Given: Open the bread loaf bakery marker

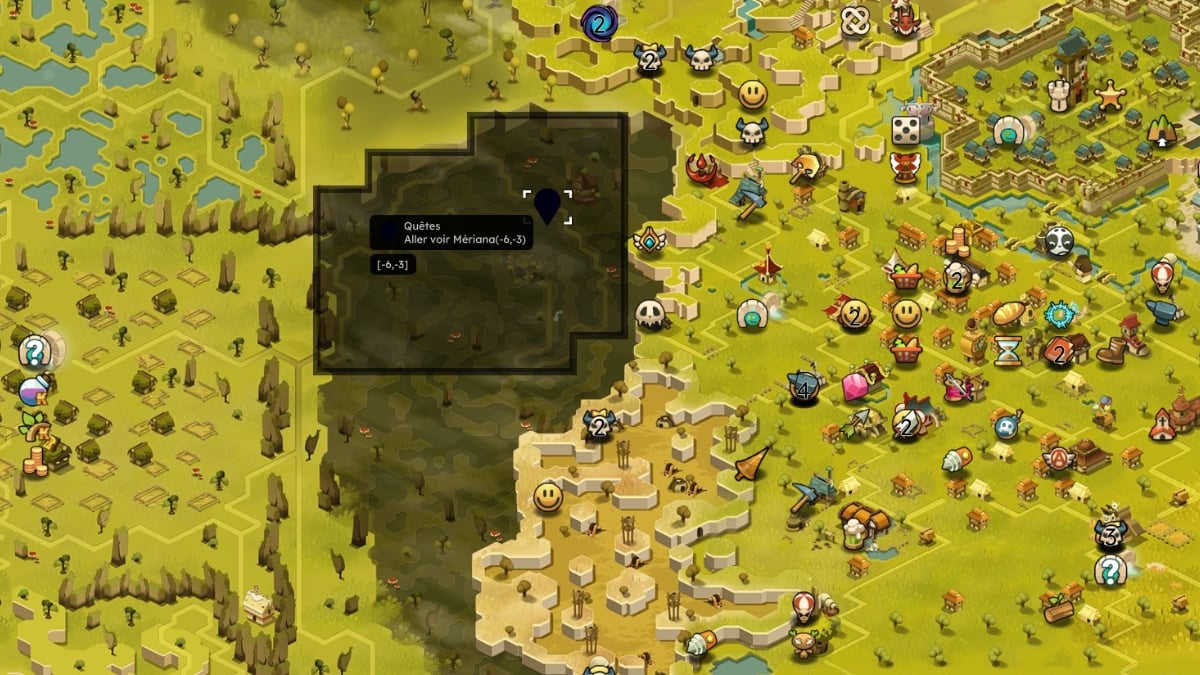Looking at the screenshot, I should [1010, 314].
